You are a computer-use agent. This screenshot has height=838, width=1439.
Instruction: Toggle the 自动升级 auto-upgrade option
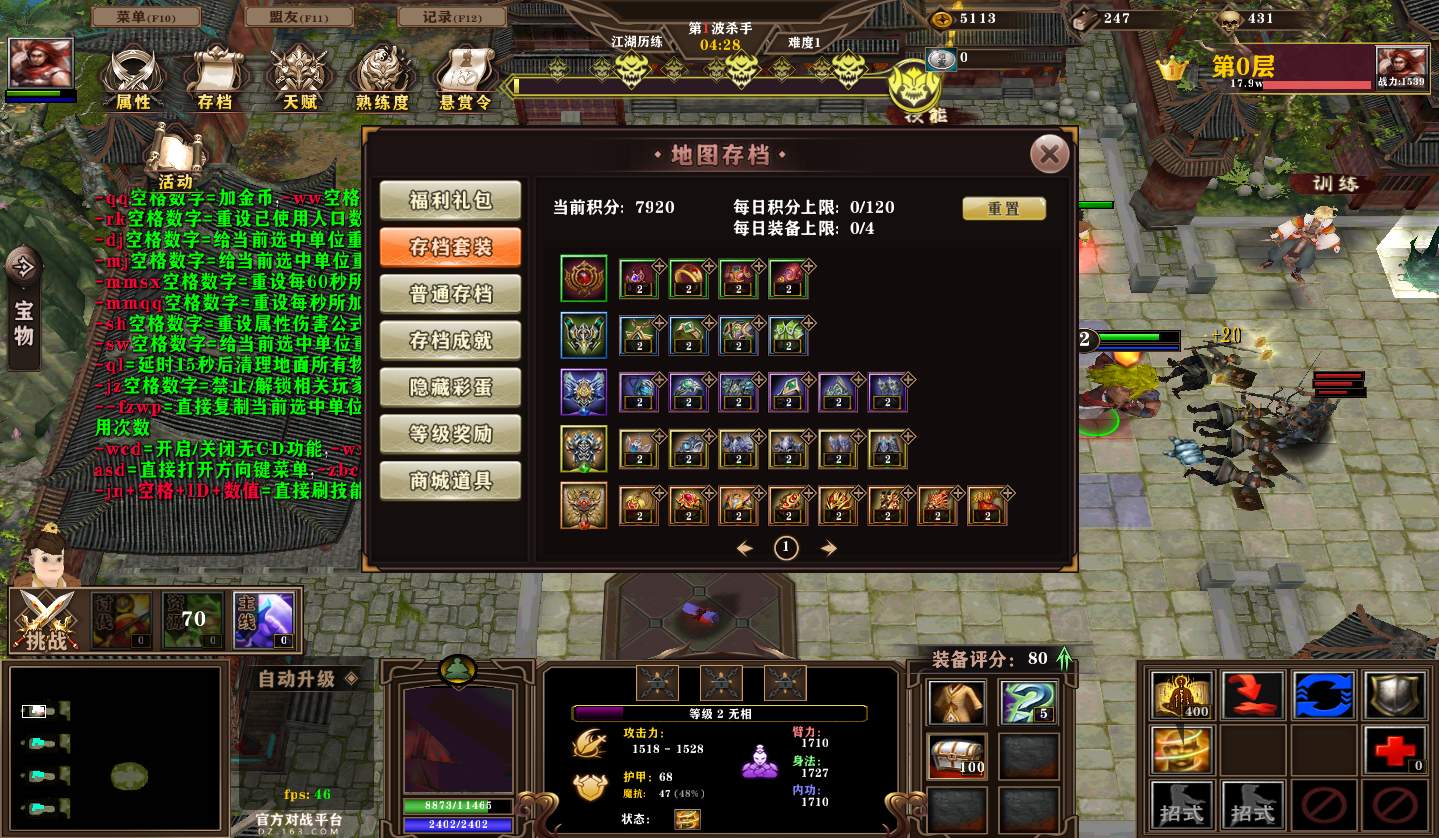coord(306,679)
